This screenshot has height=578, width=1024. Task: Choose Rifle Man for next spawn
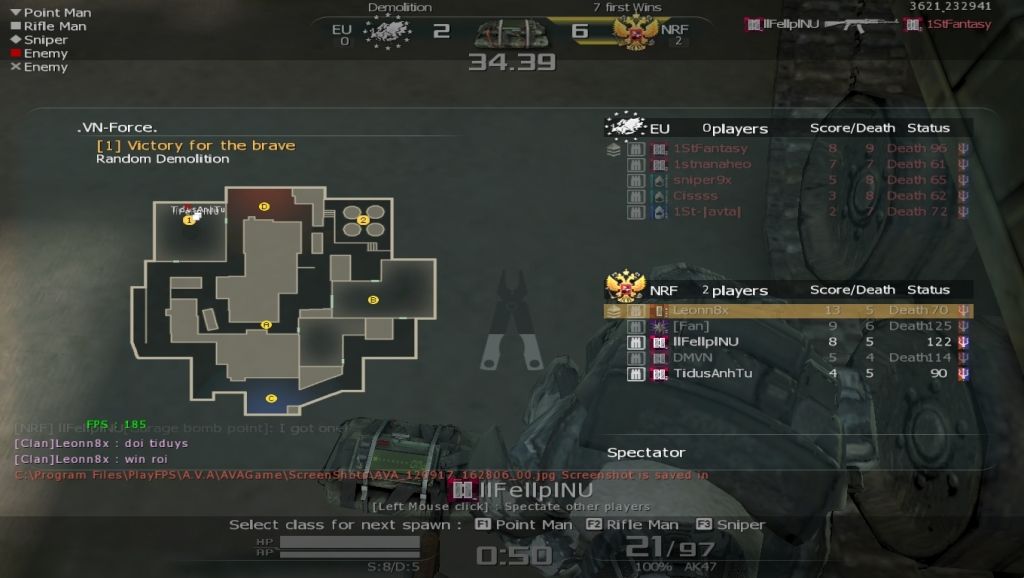coord(642,525)
